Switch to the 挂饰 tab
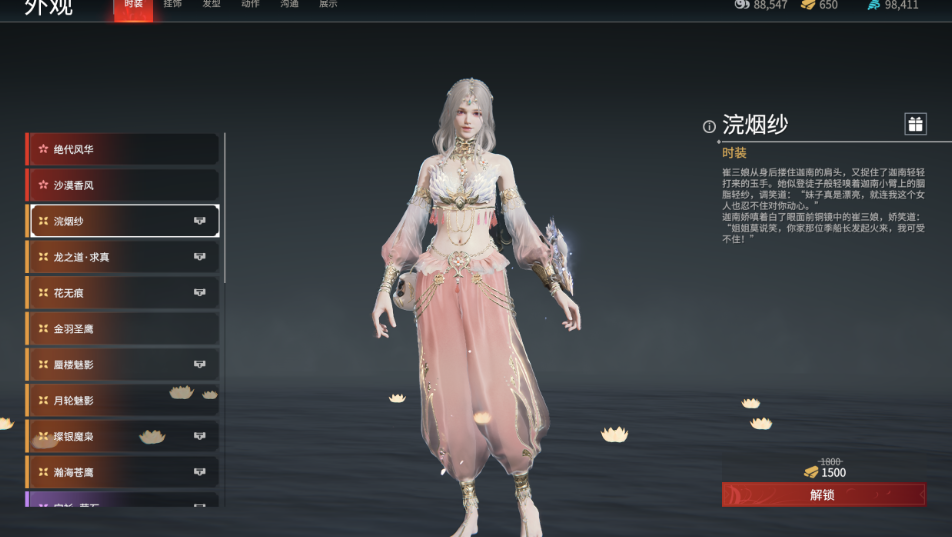Screen dimensions: 952x537 pos(172,5)
